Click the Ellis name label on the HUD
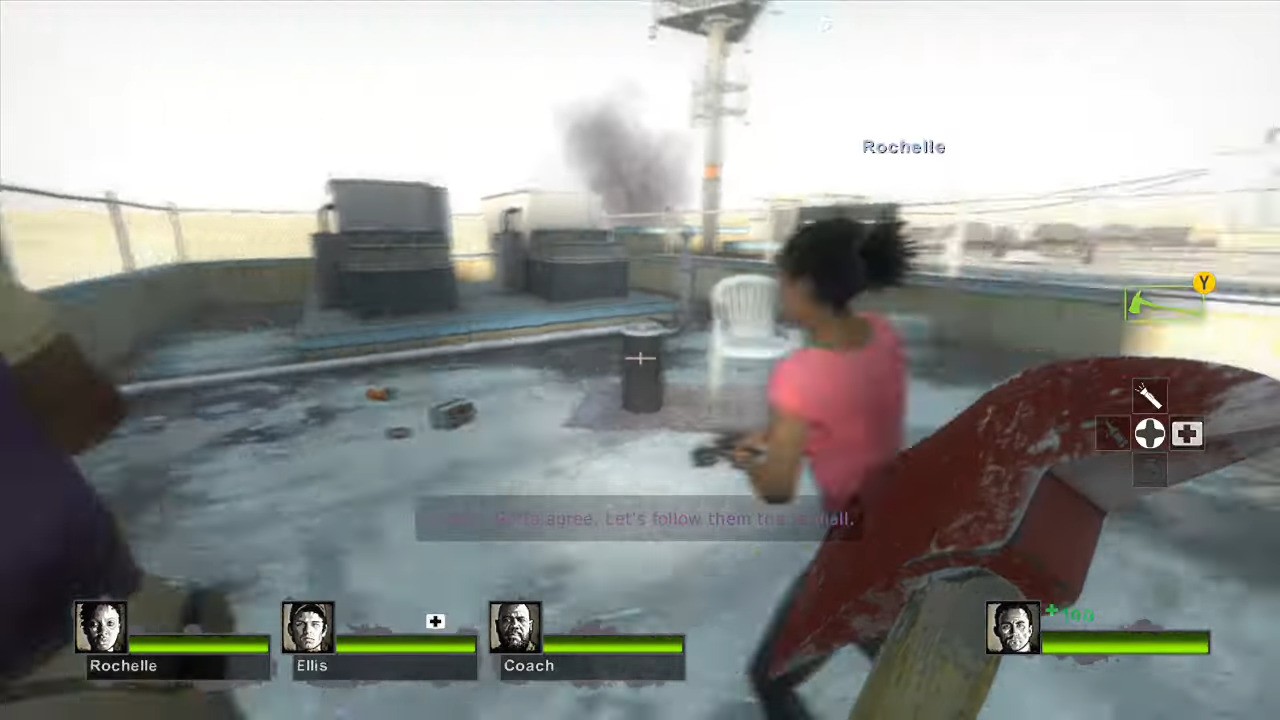 pos(312,665)
